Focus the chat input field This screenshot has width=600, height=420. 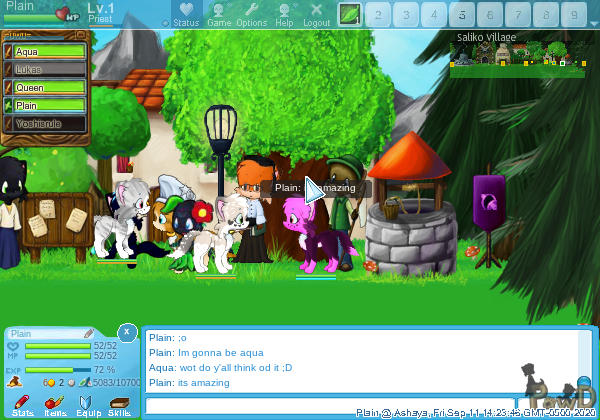(x=350, y=405)
